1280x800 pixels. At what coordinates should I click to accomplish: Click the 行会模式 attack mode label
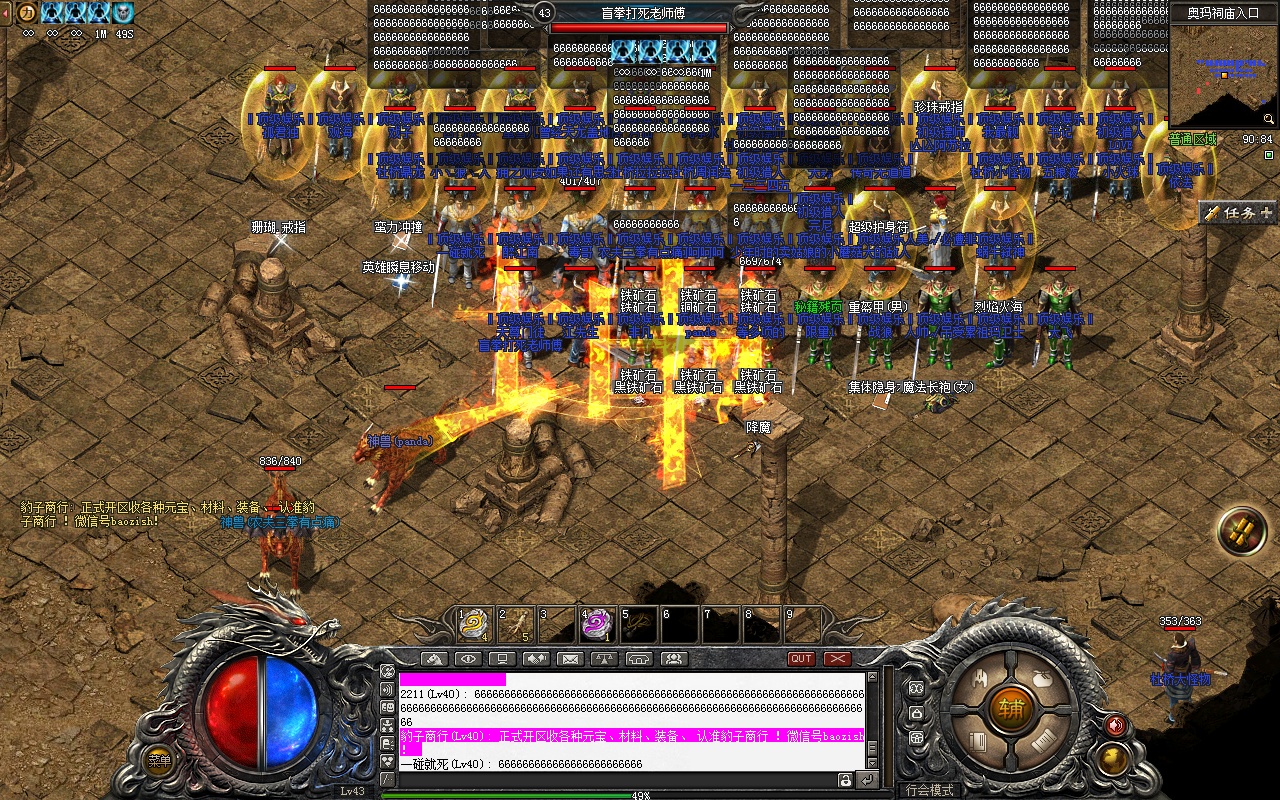(929, 790)
